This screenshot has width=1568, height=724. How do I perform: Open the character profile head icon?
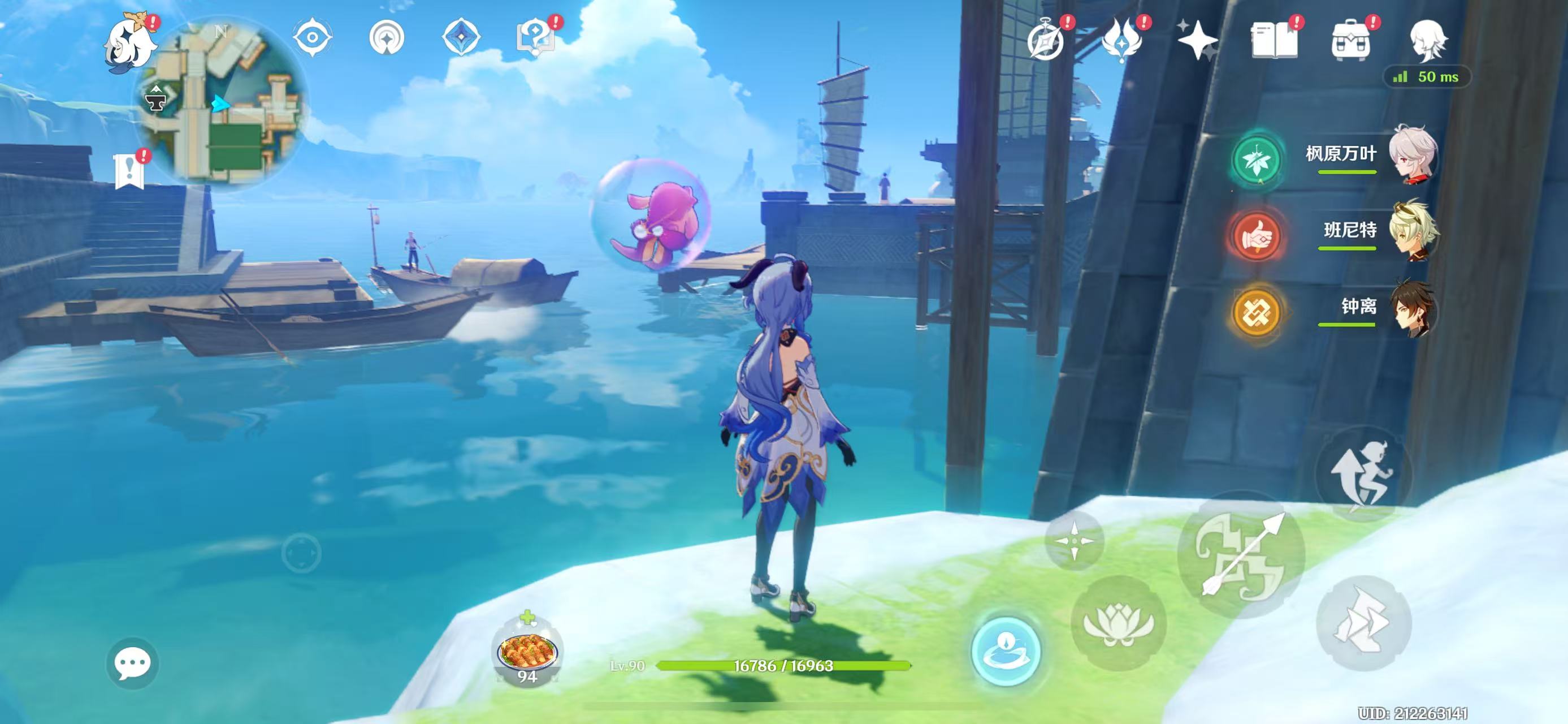tap(1428, 40)
